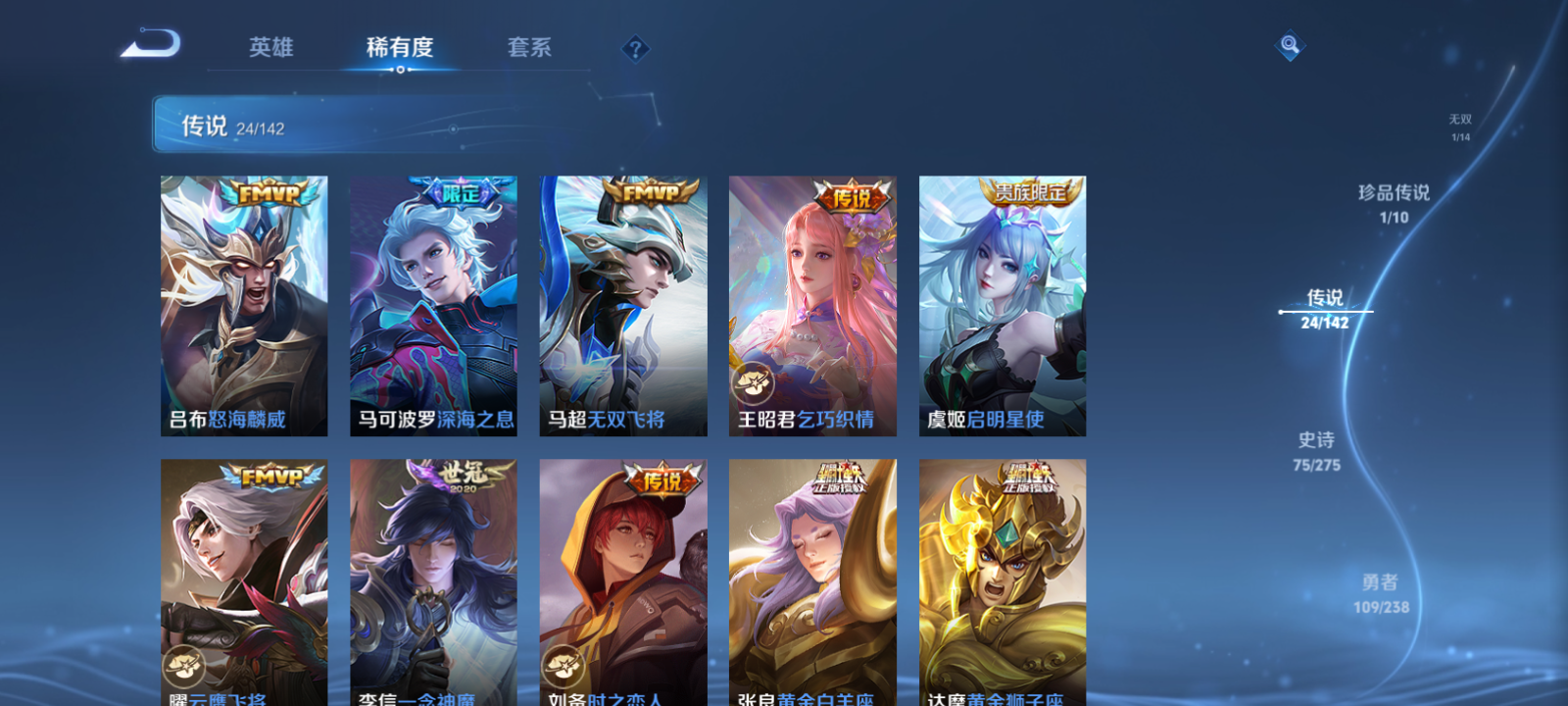
Task: Click the 世冠2020 badge on 李信 card
Action: (x=465, y=474)
